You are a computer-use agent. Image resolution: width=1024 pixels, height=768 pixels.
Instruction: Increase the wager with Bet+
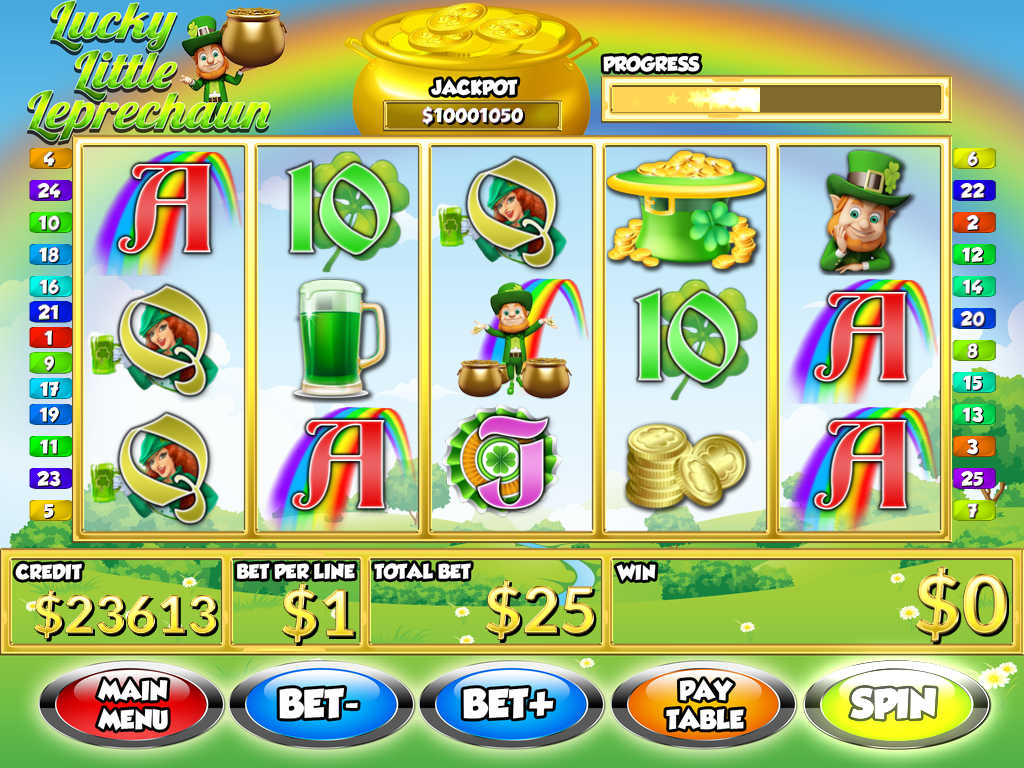coord(508,704)
